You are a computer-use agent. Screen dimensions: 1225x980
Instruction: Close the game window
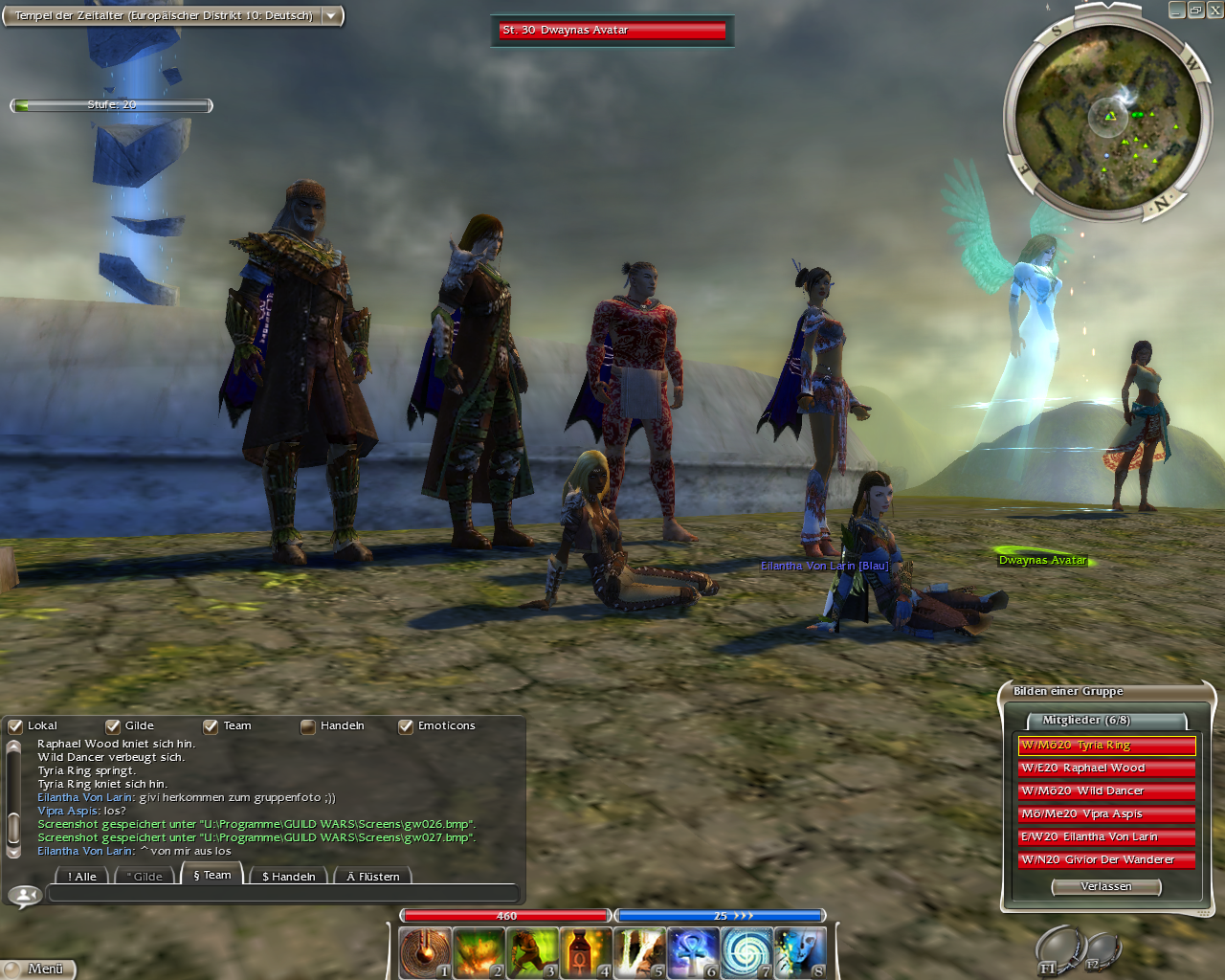tap(1214, 11)
